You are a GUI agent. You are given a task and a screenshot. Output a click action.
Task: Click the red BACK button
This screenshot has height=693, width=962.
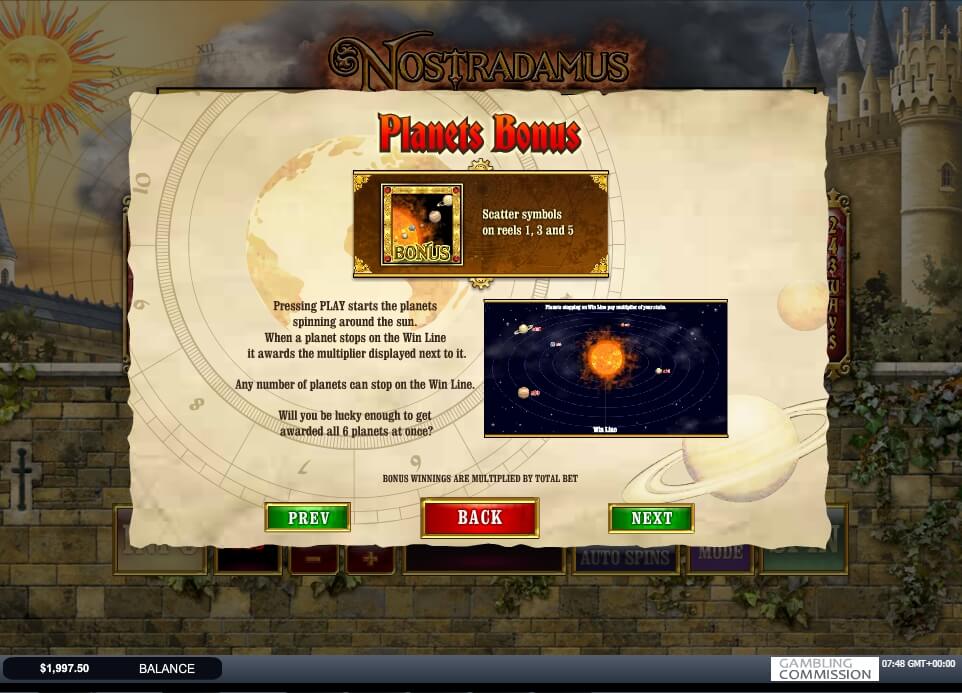[x=479, y=517]
